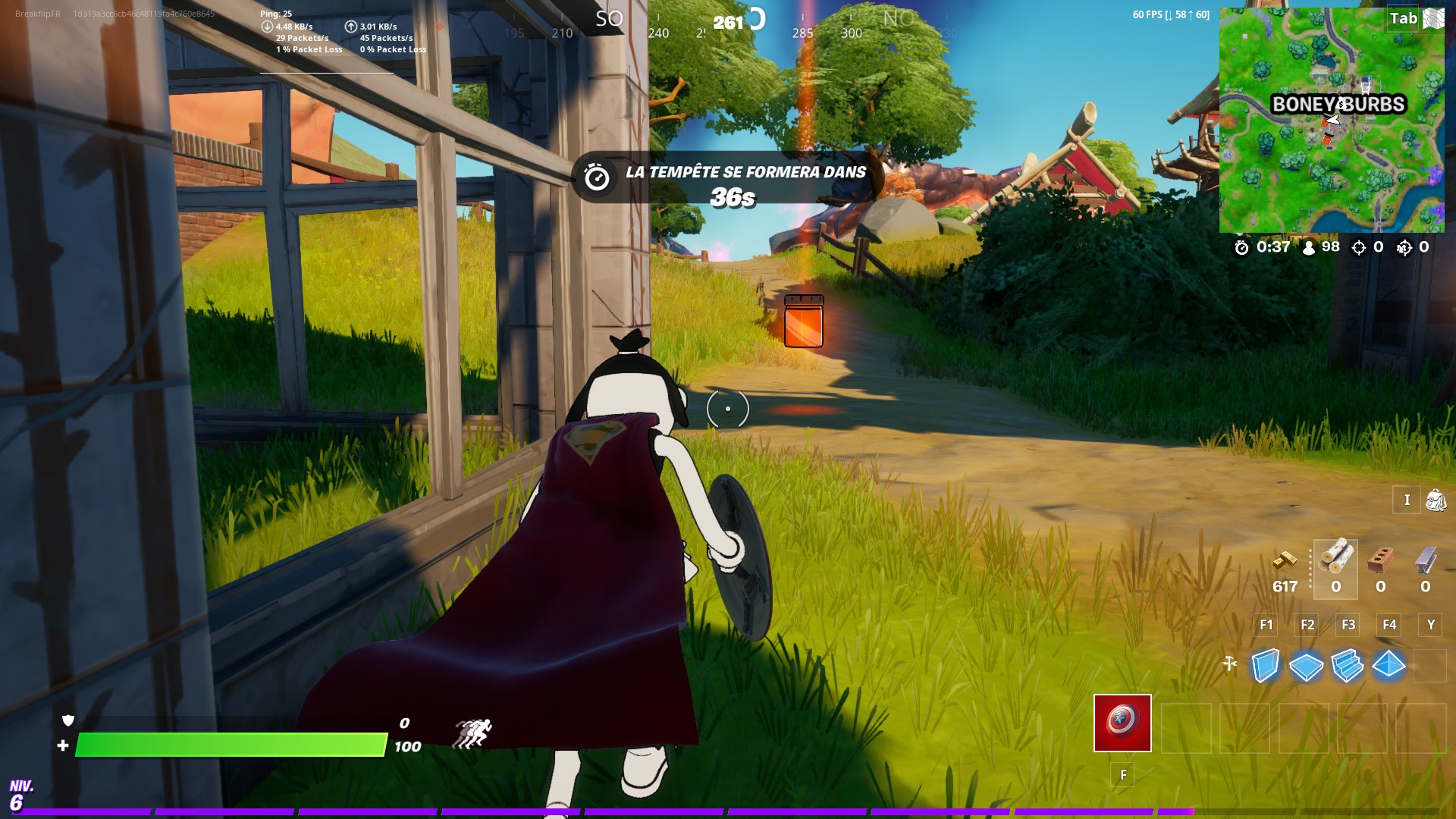Select the floor build piece (F2)
The width and height of the screenshot is (1456, 819).
pos(1306,666)
